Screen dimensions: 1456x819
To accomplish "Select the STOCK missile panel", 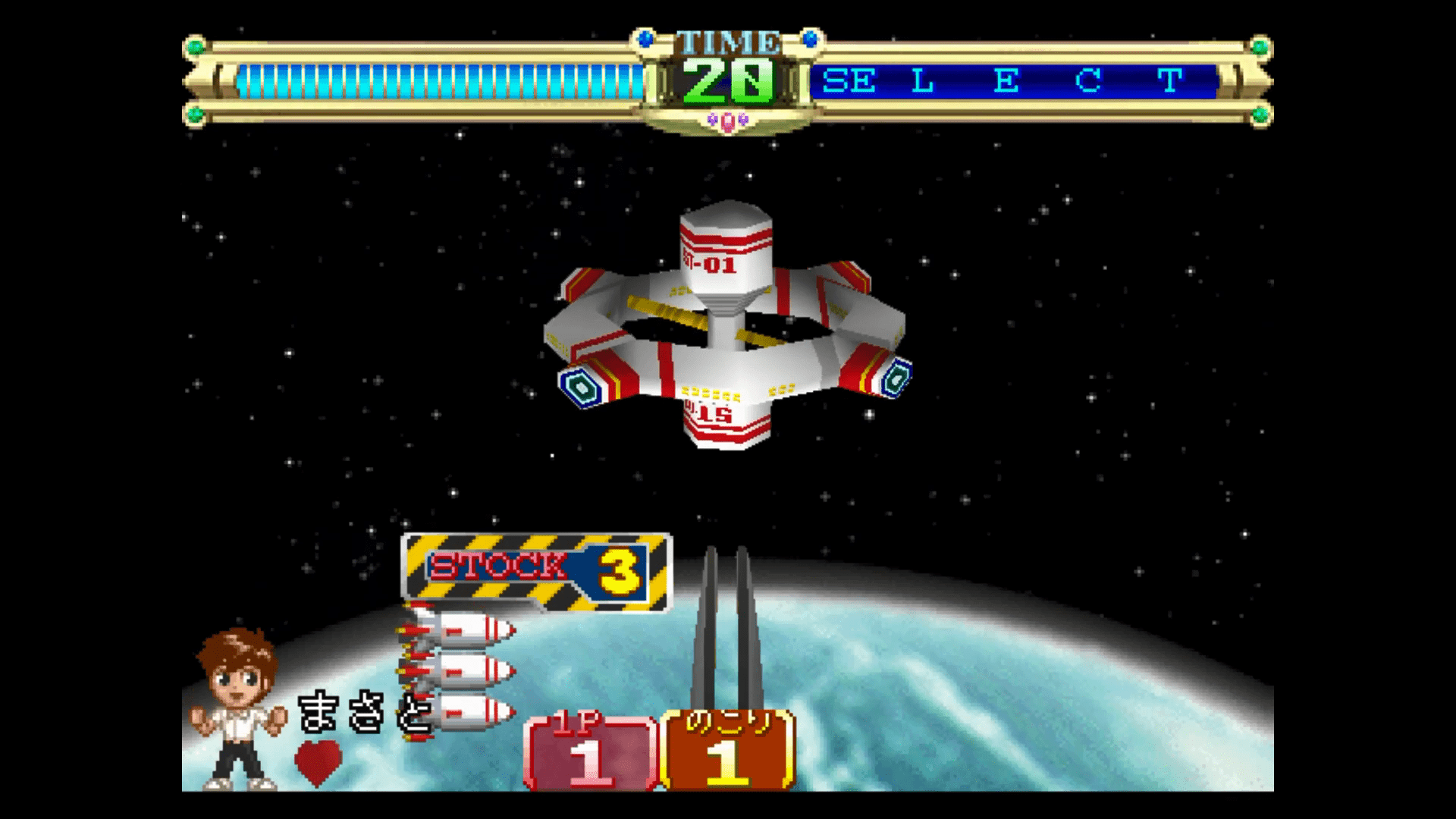I will (x=536, y=572).
